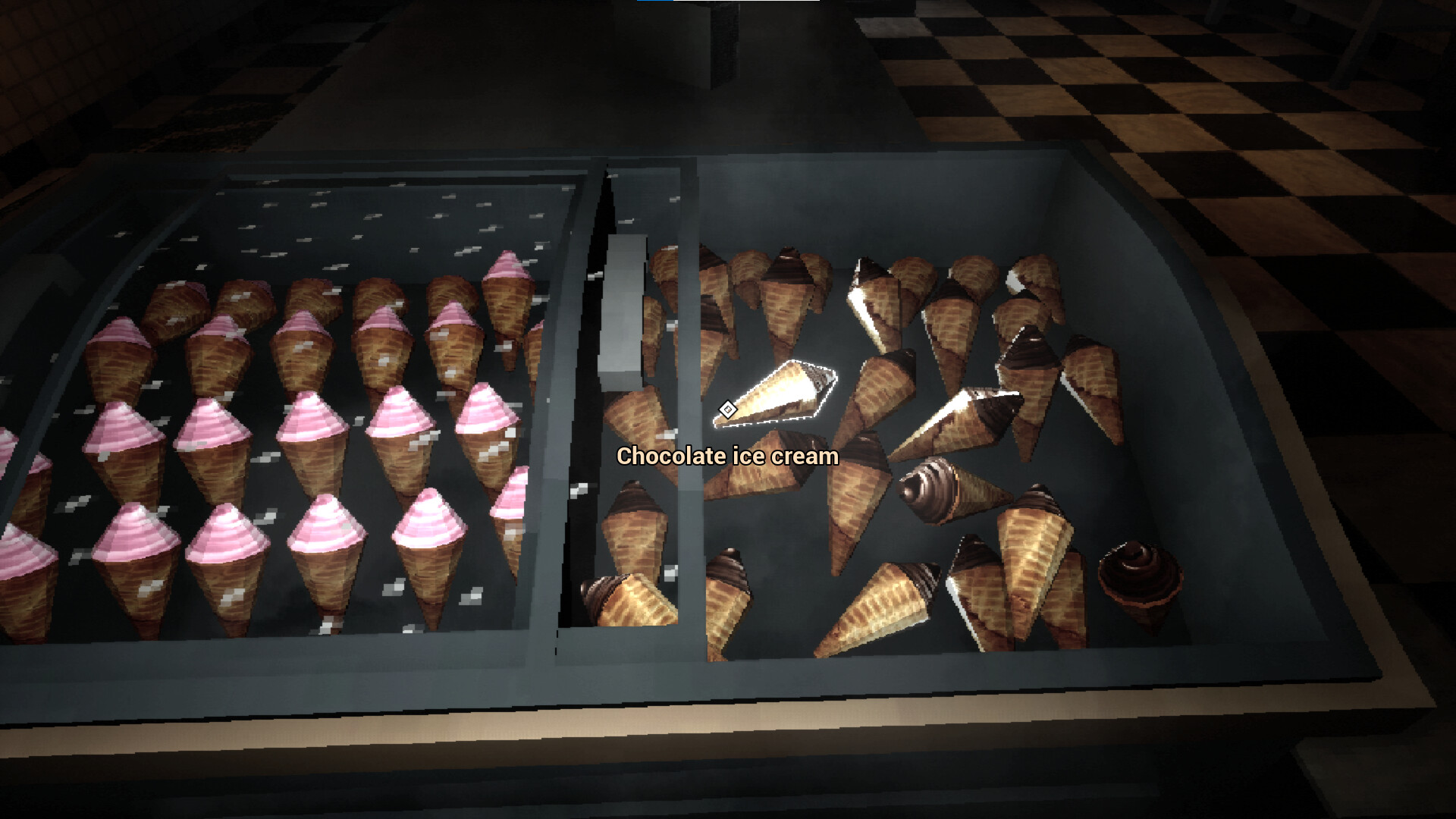Click the Chocolate ice cream label text
Viewport: 1456px width, 819px height.
pos(728,457)
